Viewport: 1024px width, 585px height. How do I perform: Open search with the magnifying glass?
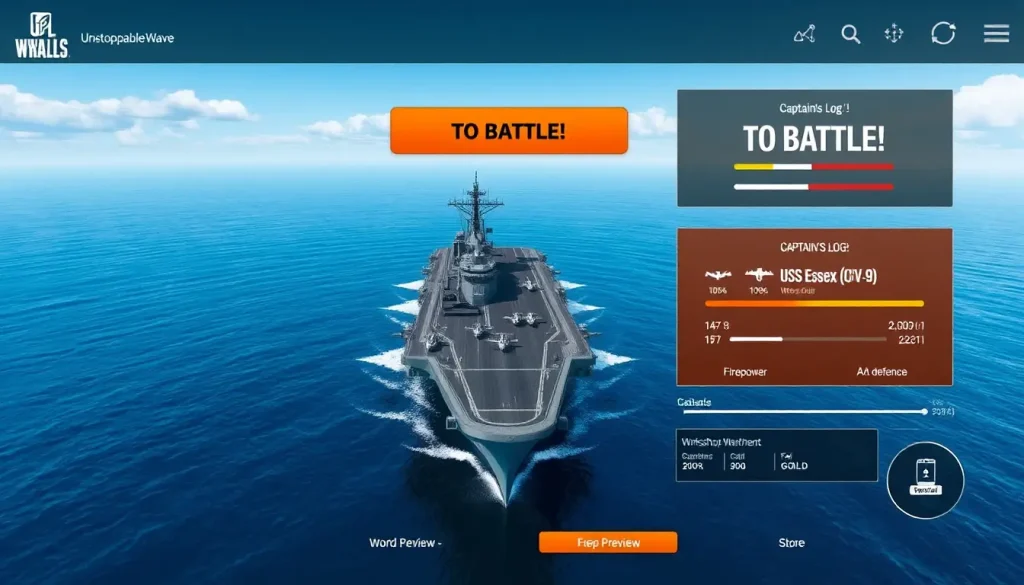click(x=851, y=34)
